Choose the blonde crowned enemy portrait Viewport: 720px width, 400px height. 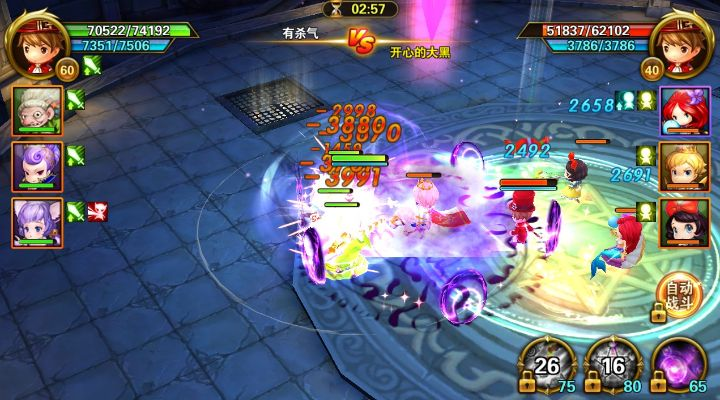pyautogui.click(x=683, y=165)
